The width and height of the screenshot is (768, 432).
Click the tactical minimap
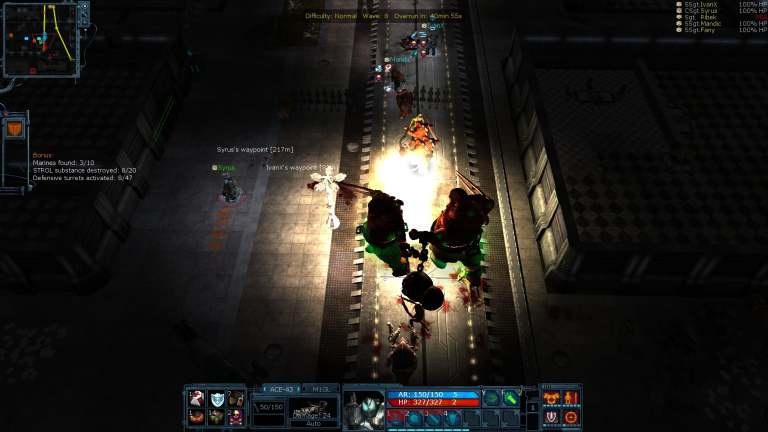pyautogui.click(x=40, y=39)
